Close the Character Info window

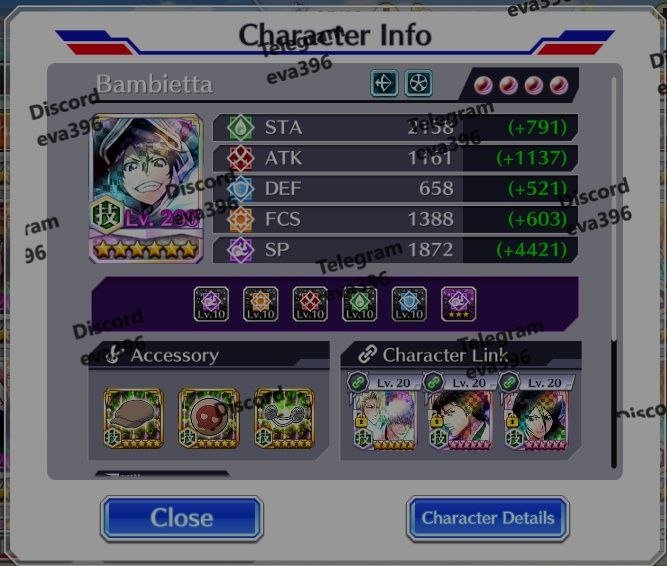pos(181,518)
